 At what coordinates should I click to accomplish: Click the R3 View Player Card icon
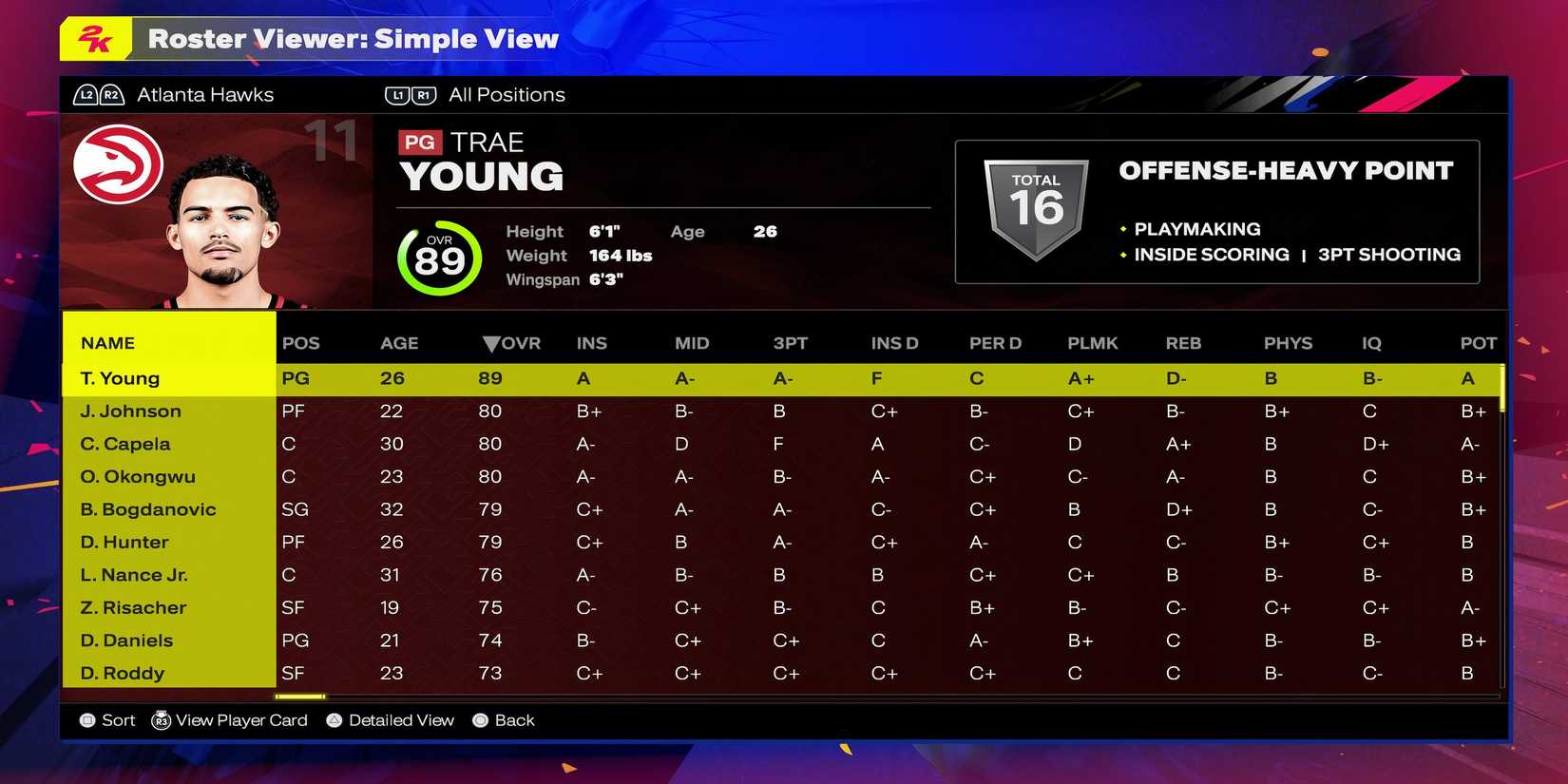(162, 720)
